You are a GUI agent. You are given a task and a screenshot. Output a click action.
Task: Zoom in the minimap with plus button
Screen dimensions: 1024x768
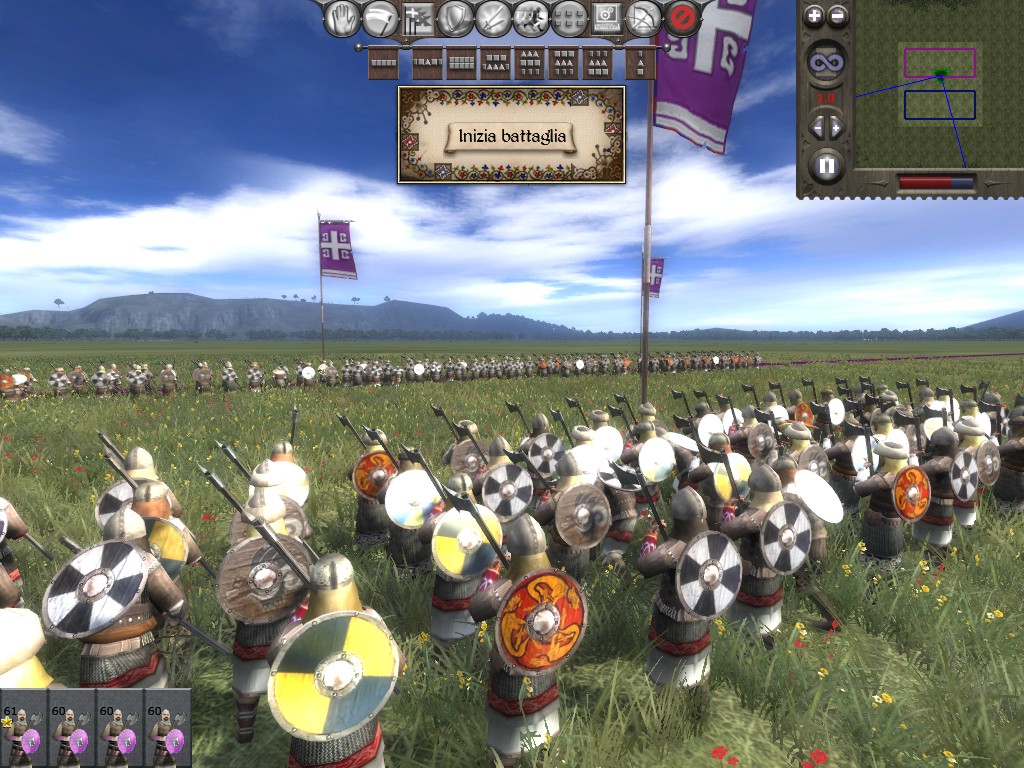coord(814,15)
